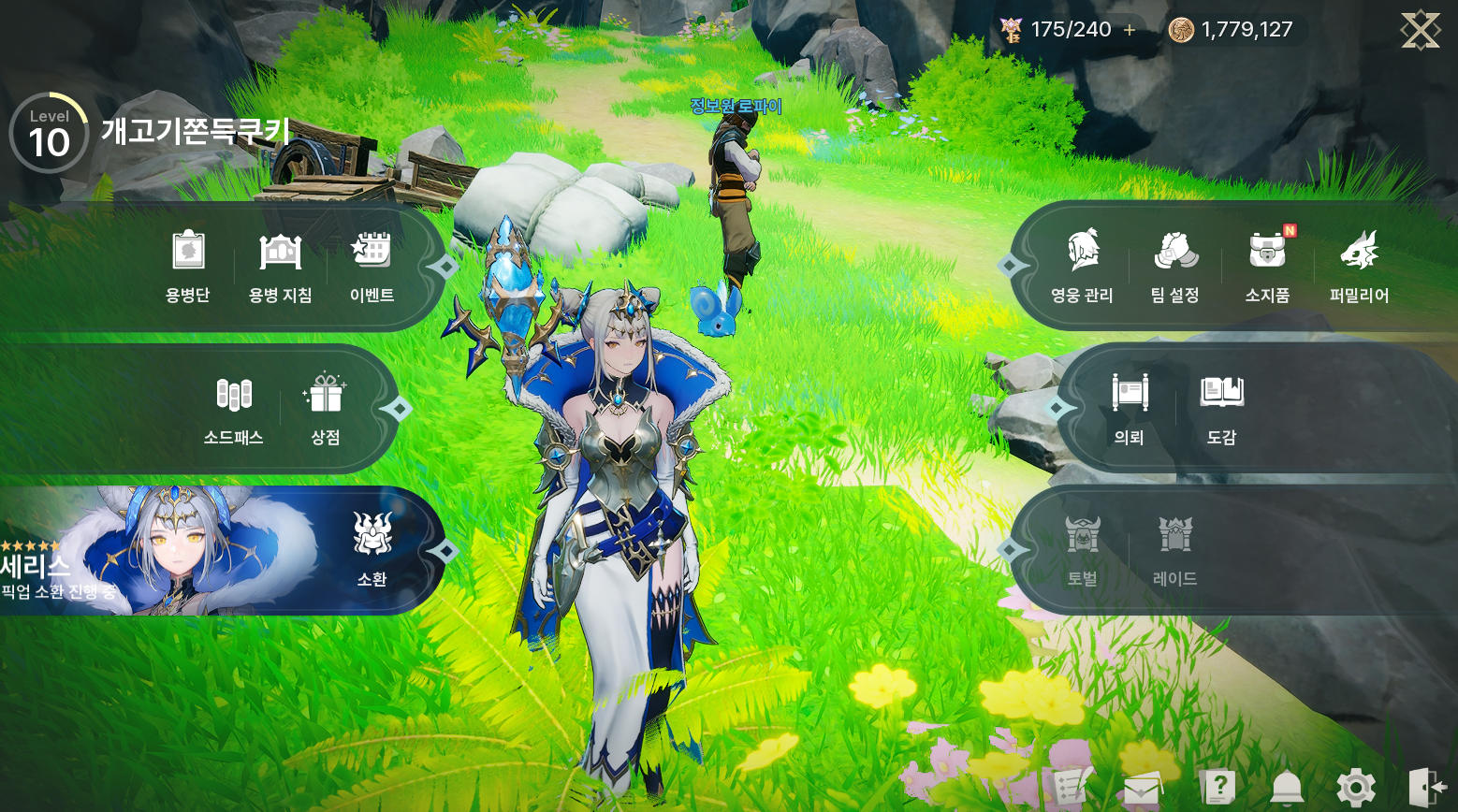Close the menu with the crossed-swords X

coord(1420,30)
